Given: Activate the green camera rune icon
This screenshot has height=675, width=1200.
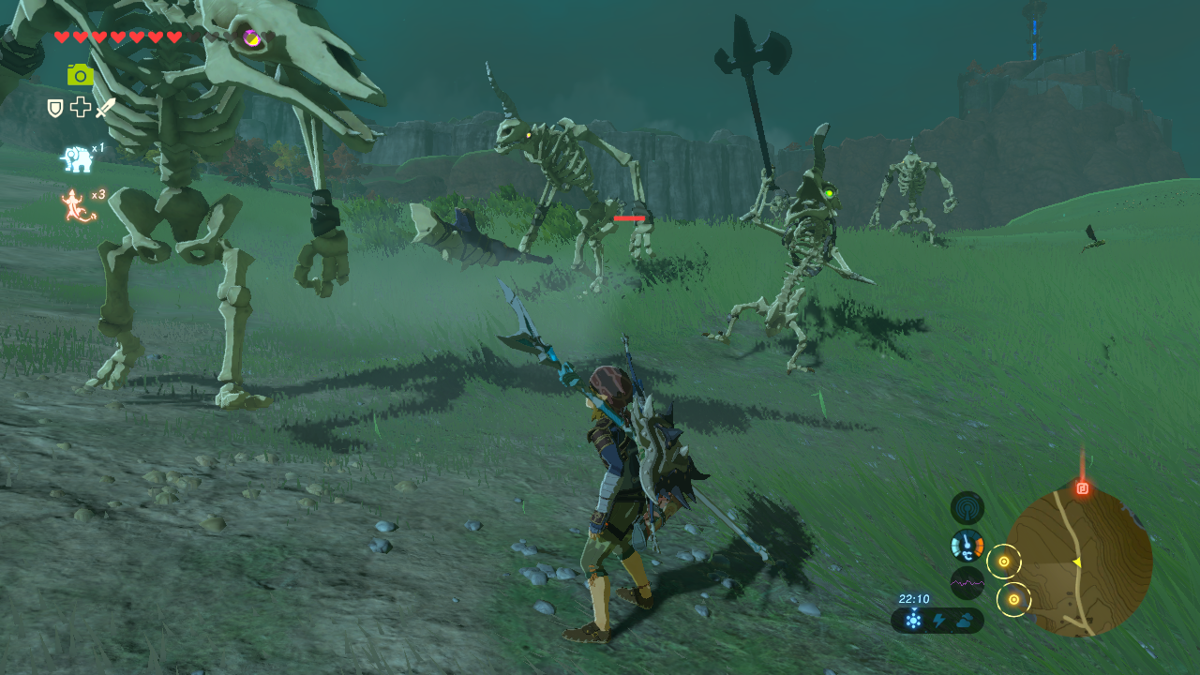Looking at the screenshot, I should coord(80,74).
